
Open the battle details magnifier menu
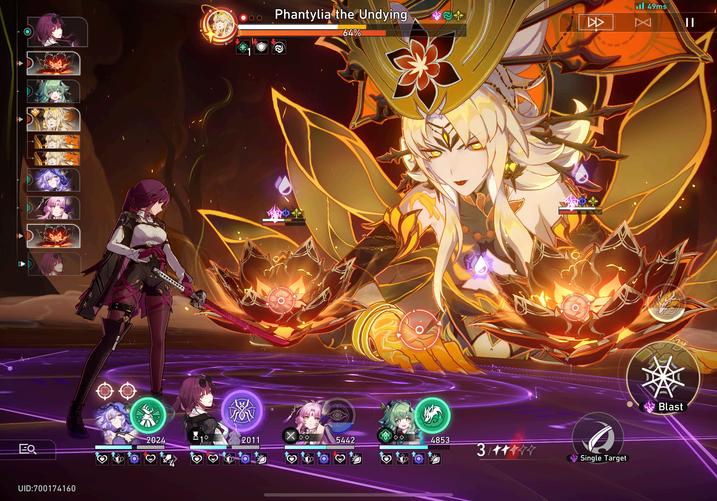28,450
